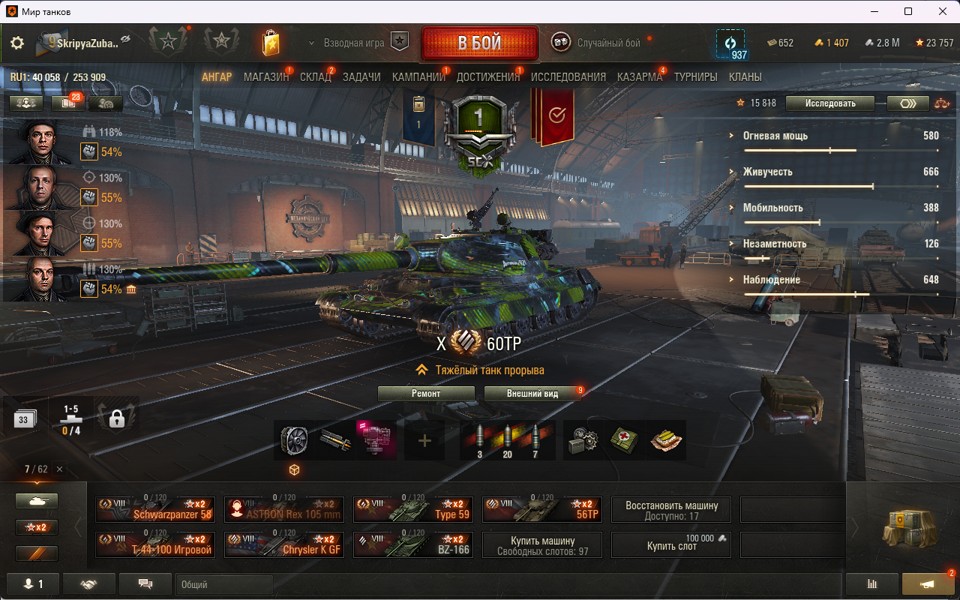Choose the Schwarzpanzer 58 tank
Image resolution: width=960 pixels, height=600 pixels.
tap(156, 509)
